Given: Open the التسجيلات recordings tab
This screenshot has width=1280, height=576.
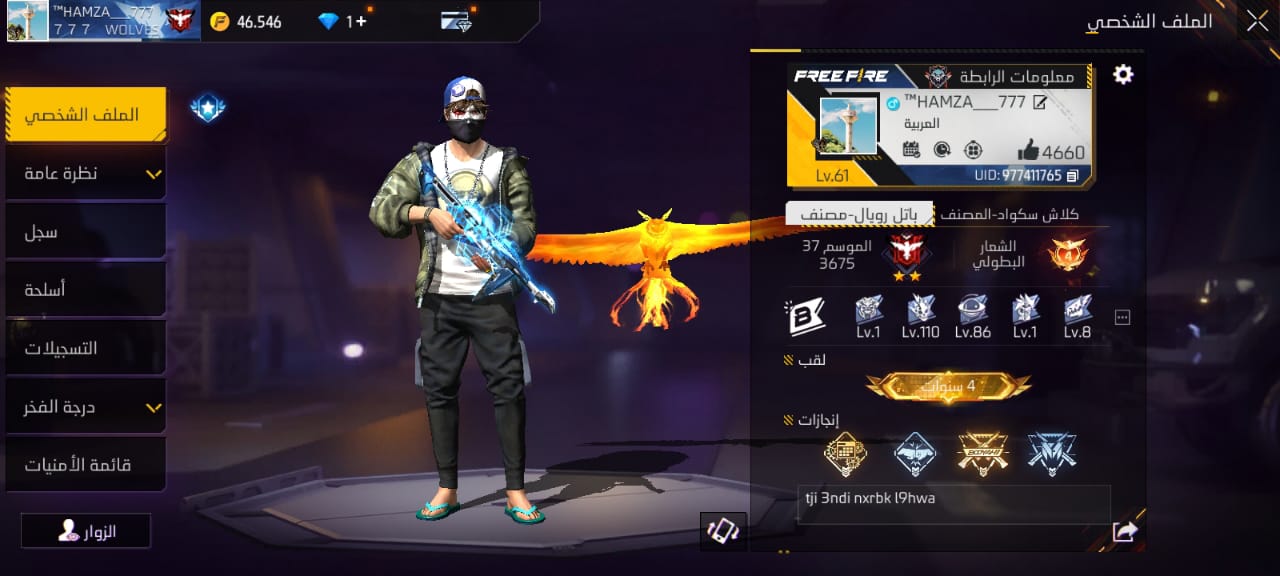Looking at the screenshot, I should point(86,349).
